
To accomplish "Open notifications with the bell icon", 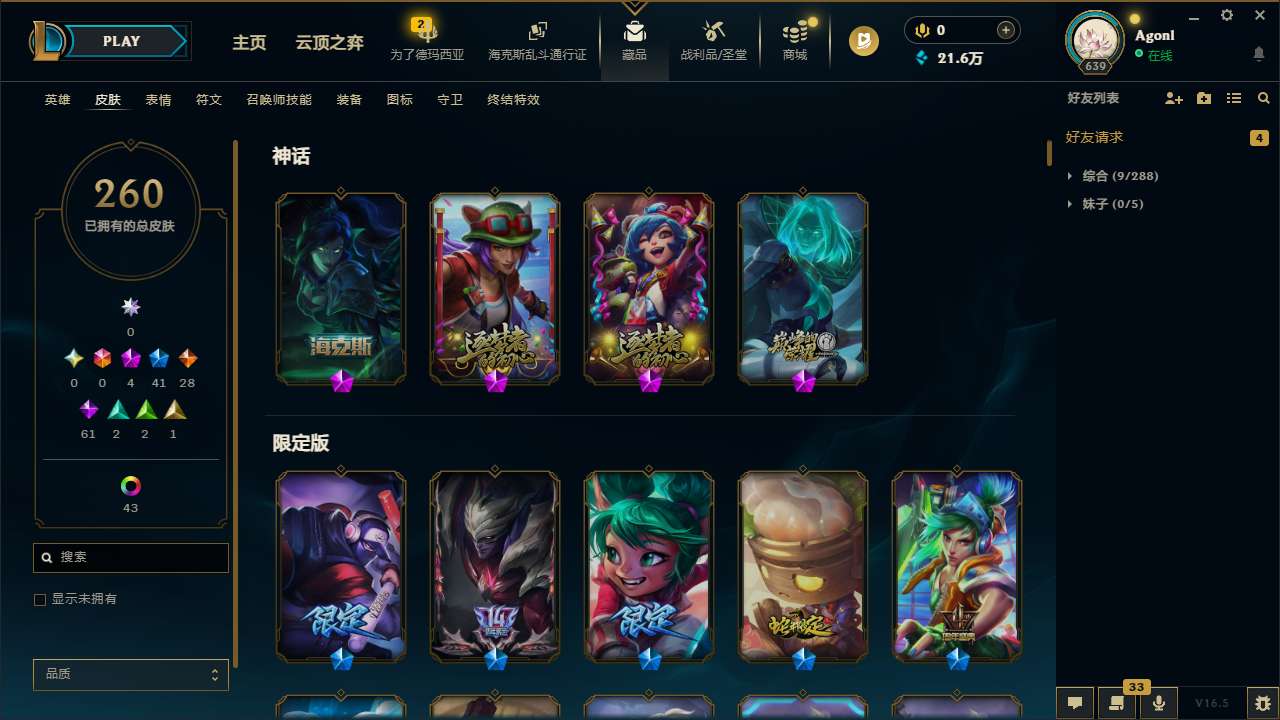I will (1259, 52).
